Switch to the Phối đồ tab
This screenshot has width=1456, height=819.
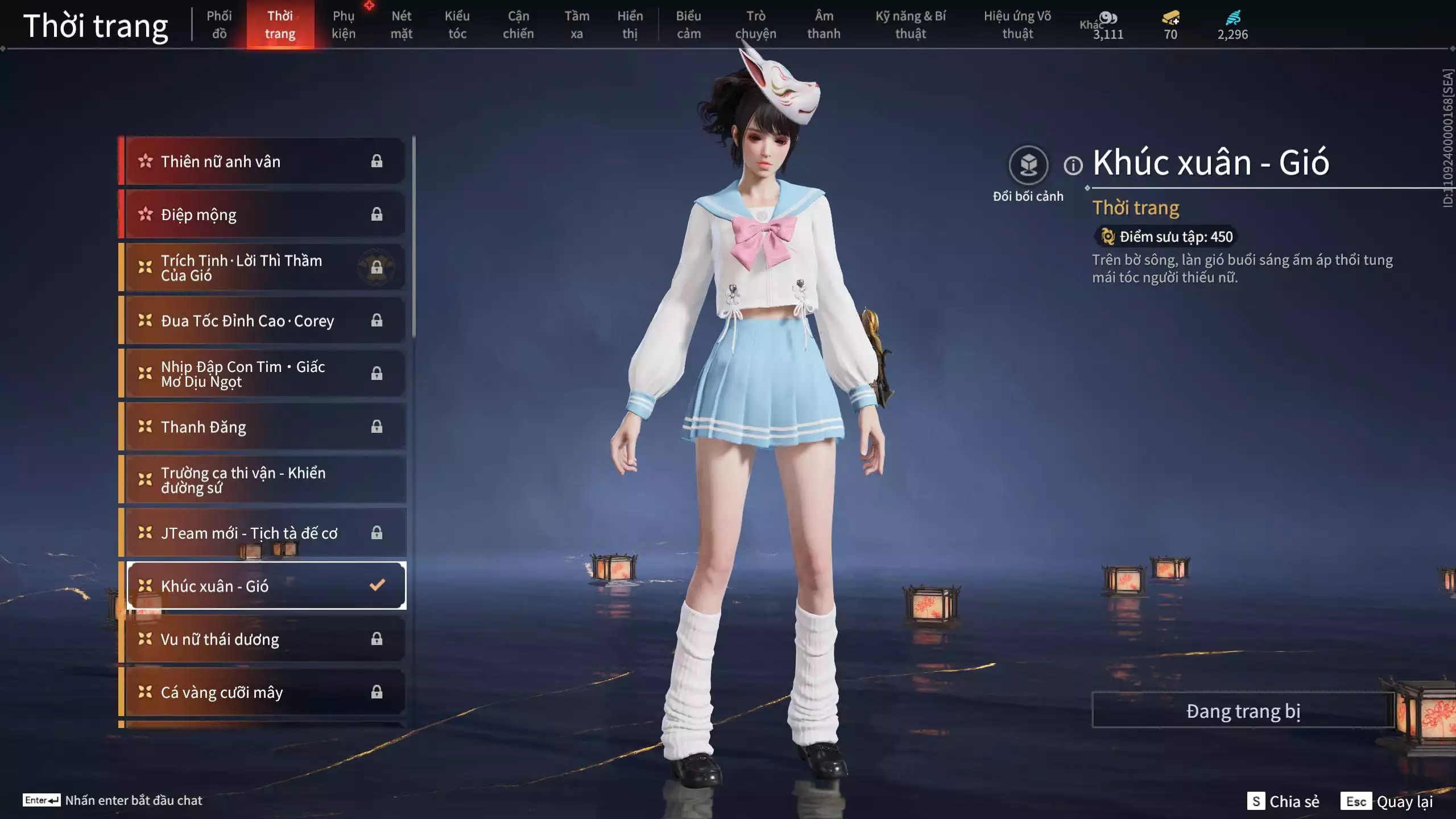219,24
